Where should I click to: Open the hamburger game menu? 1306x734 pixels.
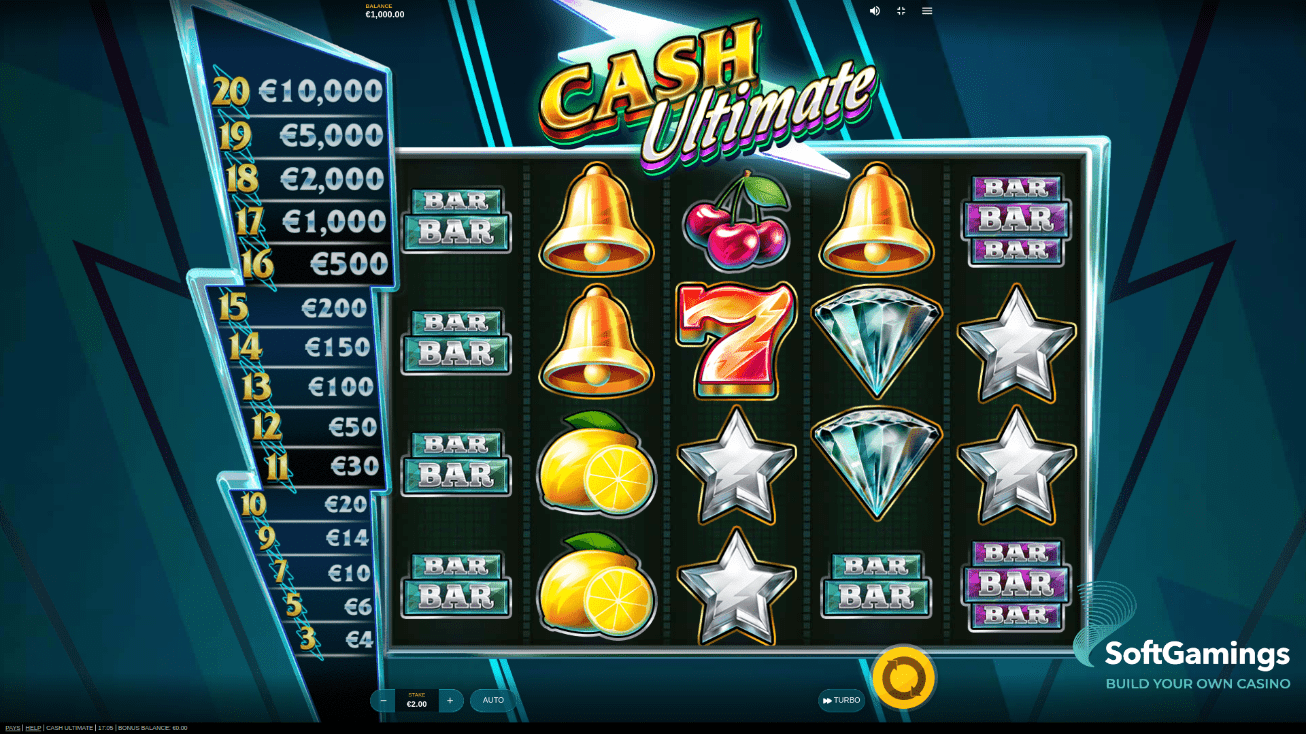(927, 11)
